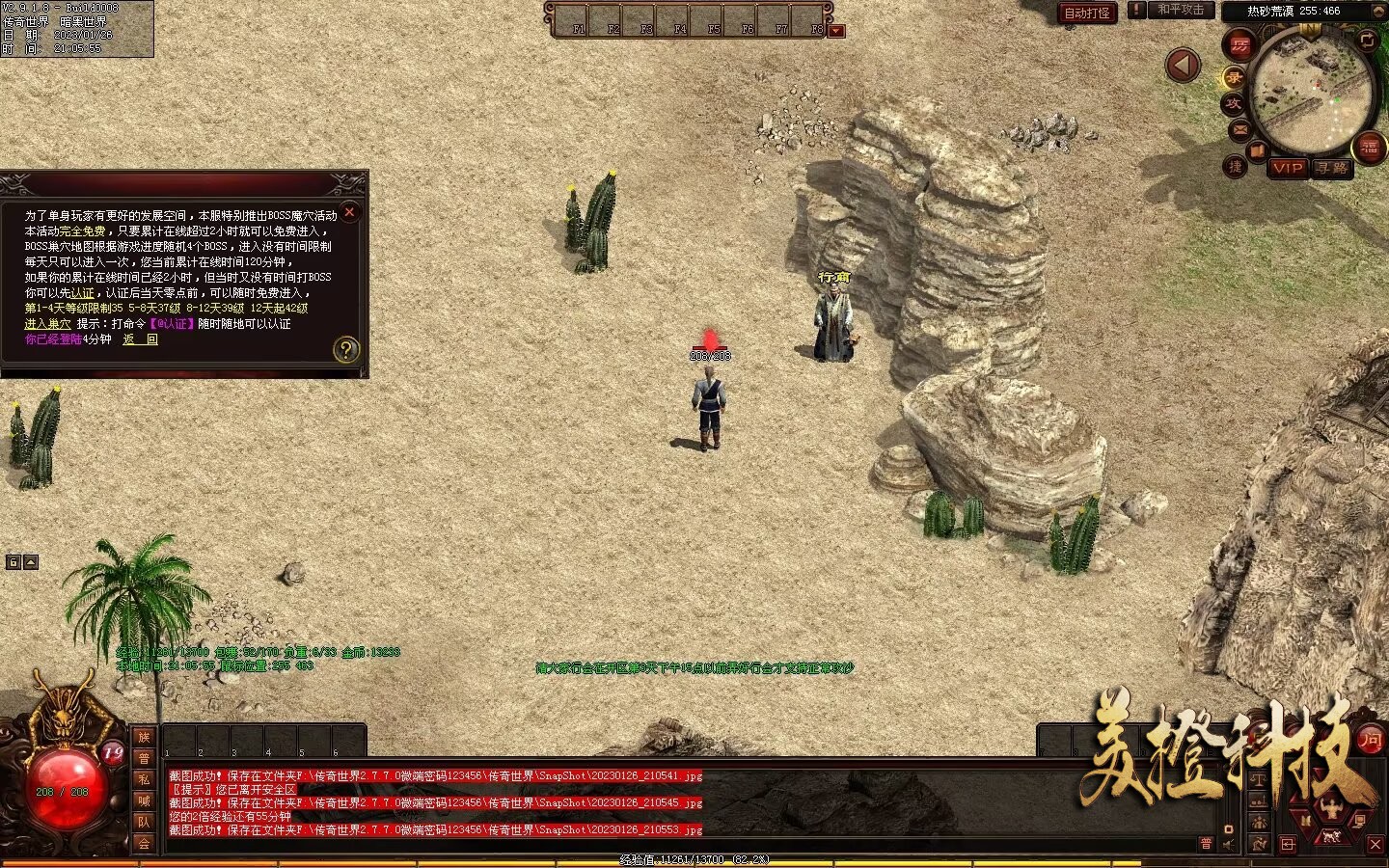Open the 问 help button
Image resolution: width=1389 pixels, height=868 pixels.
[x=1370, y=741]
